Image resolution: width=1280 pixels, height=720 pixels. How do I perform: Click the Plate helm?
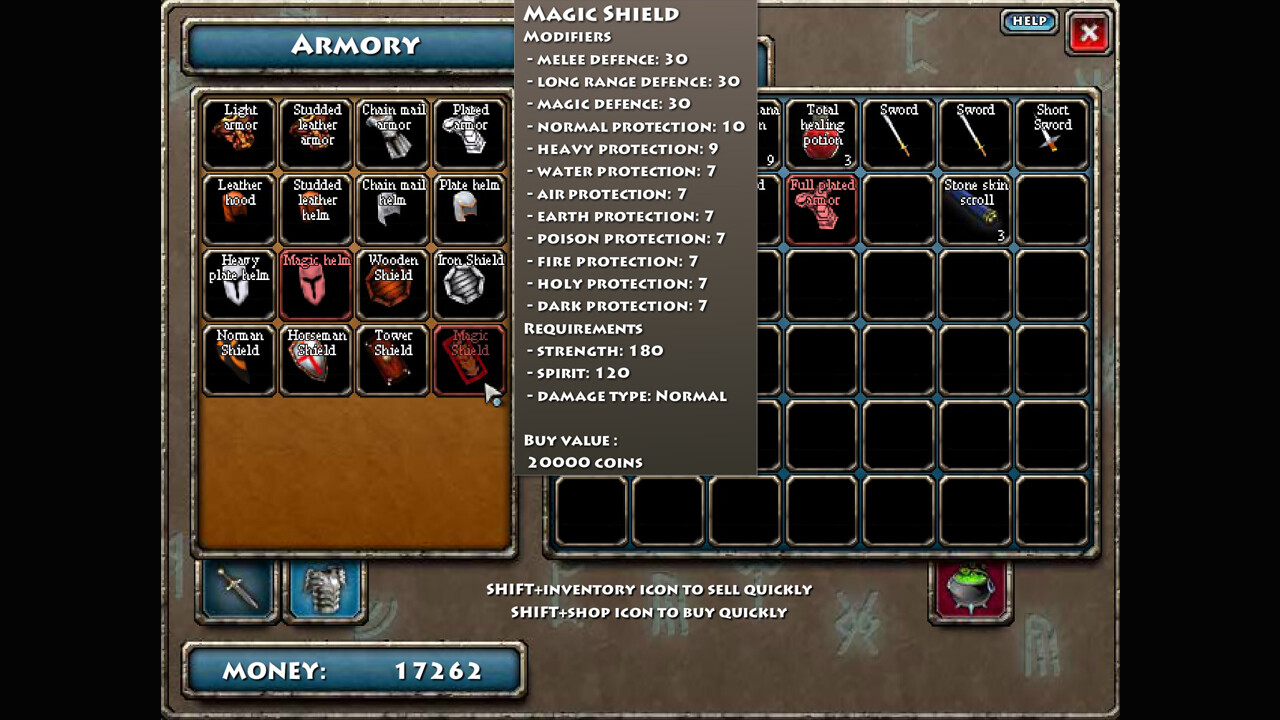click(469, 209)
